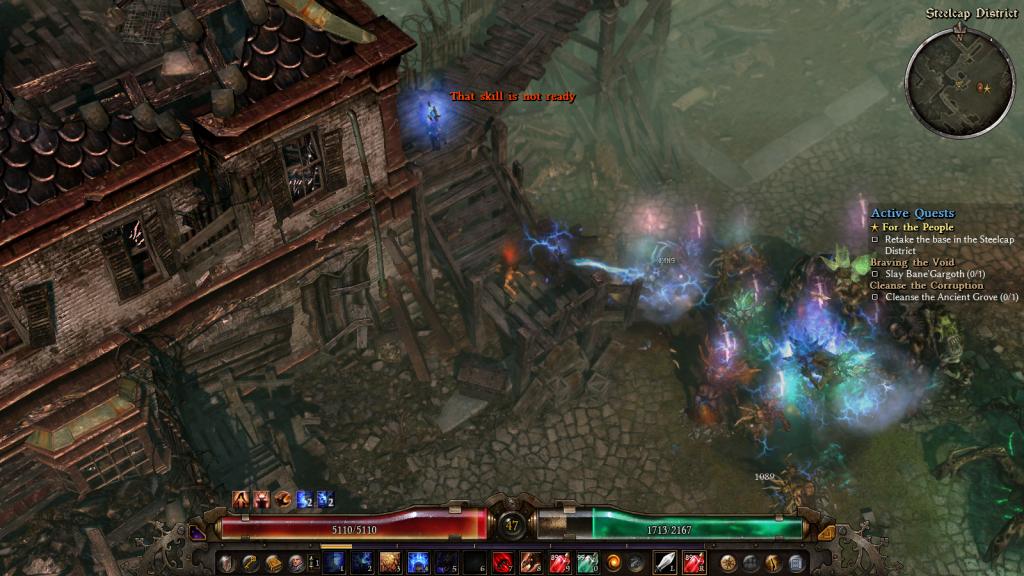Use the lightning skill in slot 2
The height and width of the screenshot is (576, 1024).
pos(362,563)
